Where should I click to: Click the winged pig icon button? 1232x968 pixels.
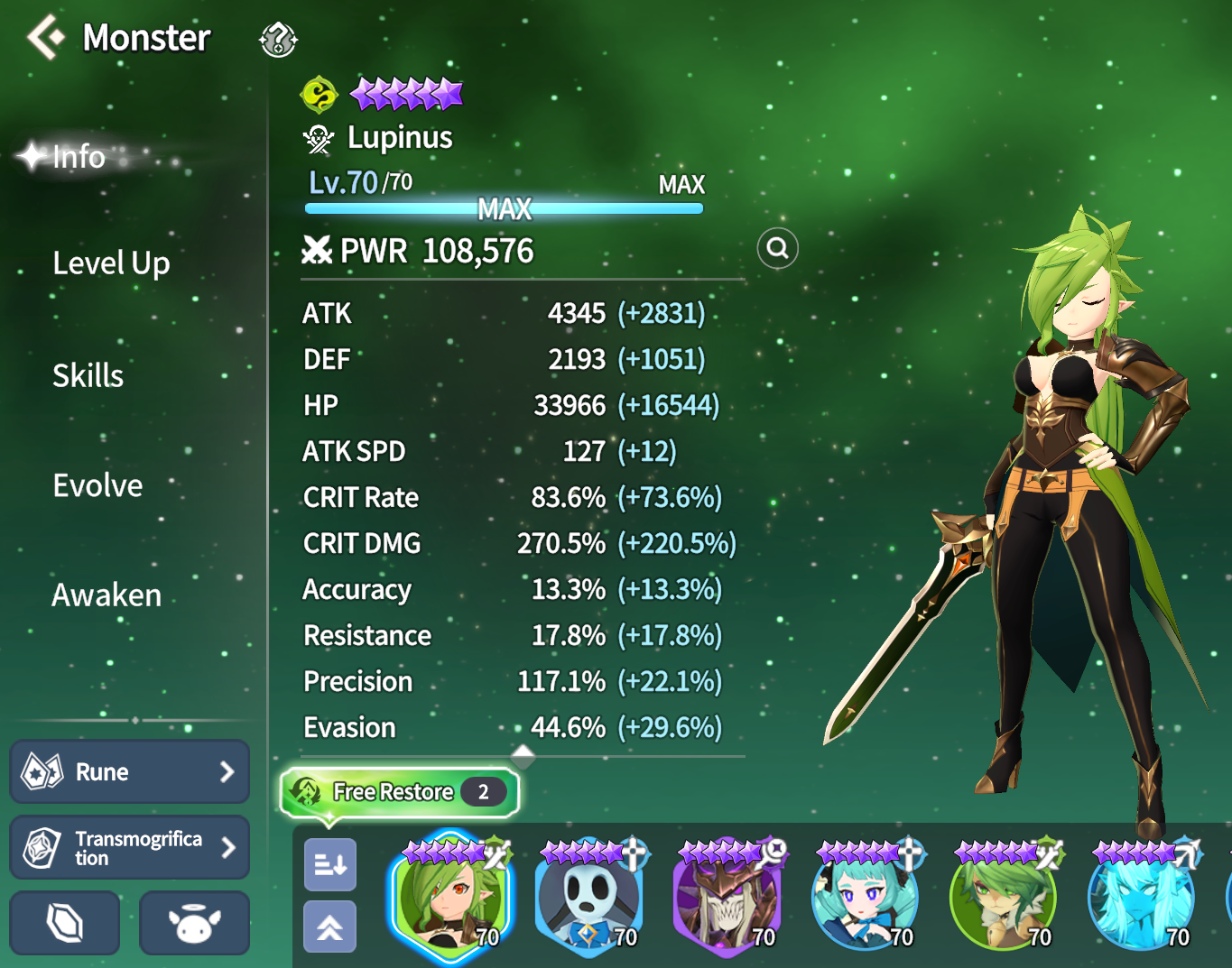coord(194,924)
